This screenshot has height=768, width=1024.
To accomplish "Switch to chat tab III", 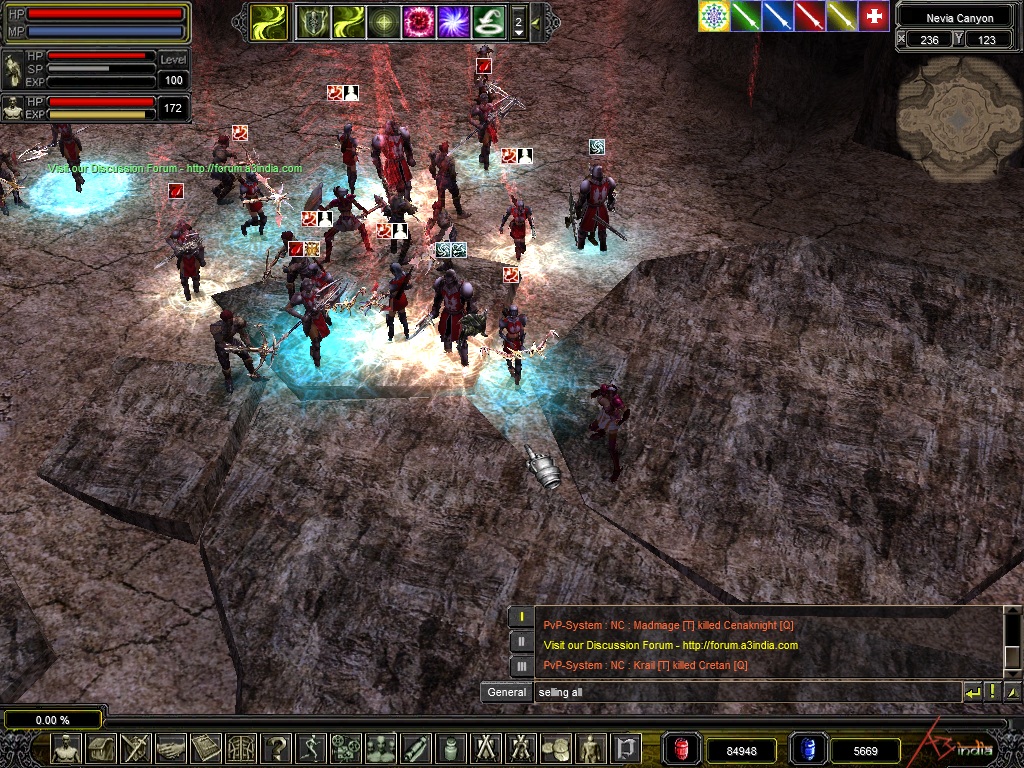I will (521, 665).
